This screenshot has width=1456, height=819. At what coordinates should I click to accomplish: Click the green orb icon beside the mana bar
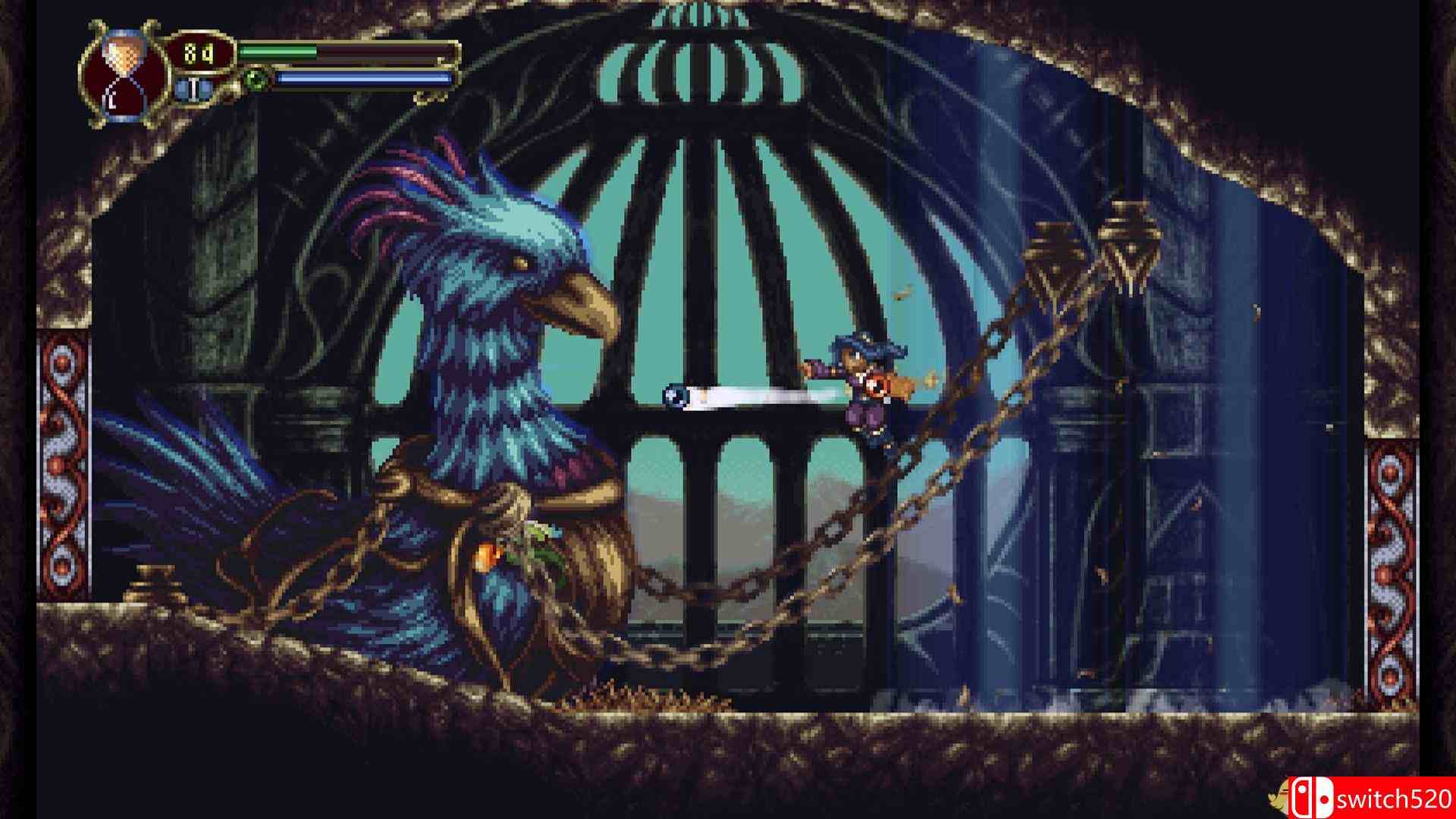(254, 79)
